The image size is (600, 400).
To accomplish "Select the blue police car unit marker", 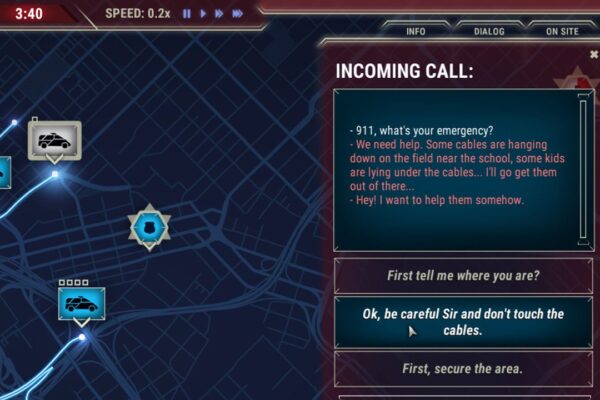I will point(81,304).
